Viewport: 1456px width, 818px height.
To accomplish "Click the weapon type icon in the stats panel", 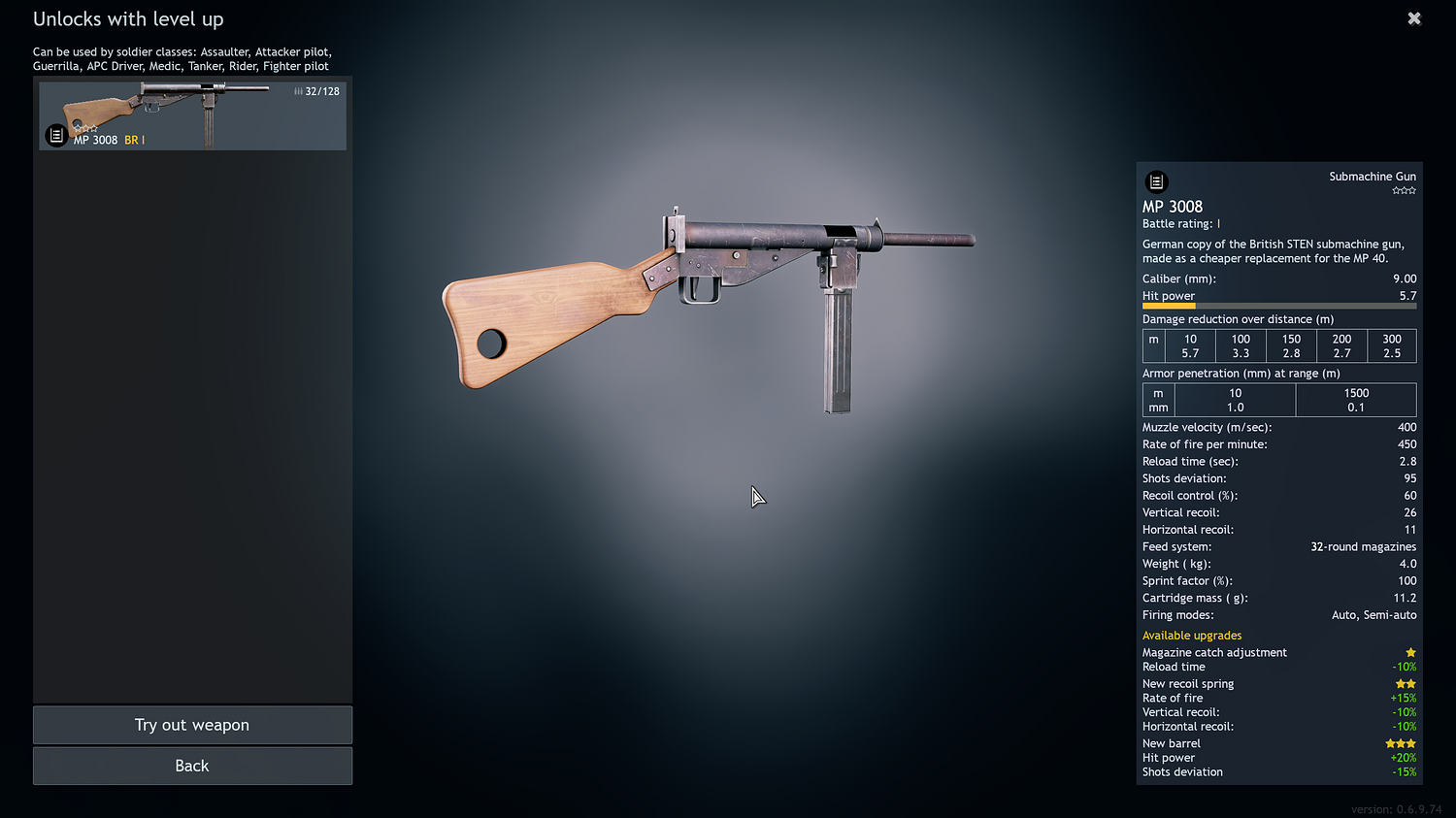I will click(x=1155, y=181).
